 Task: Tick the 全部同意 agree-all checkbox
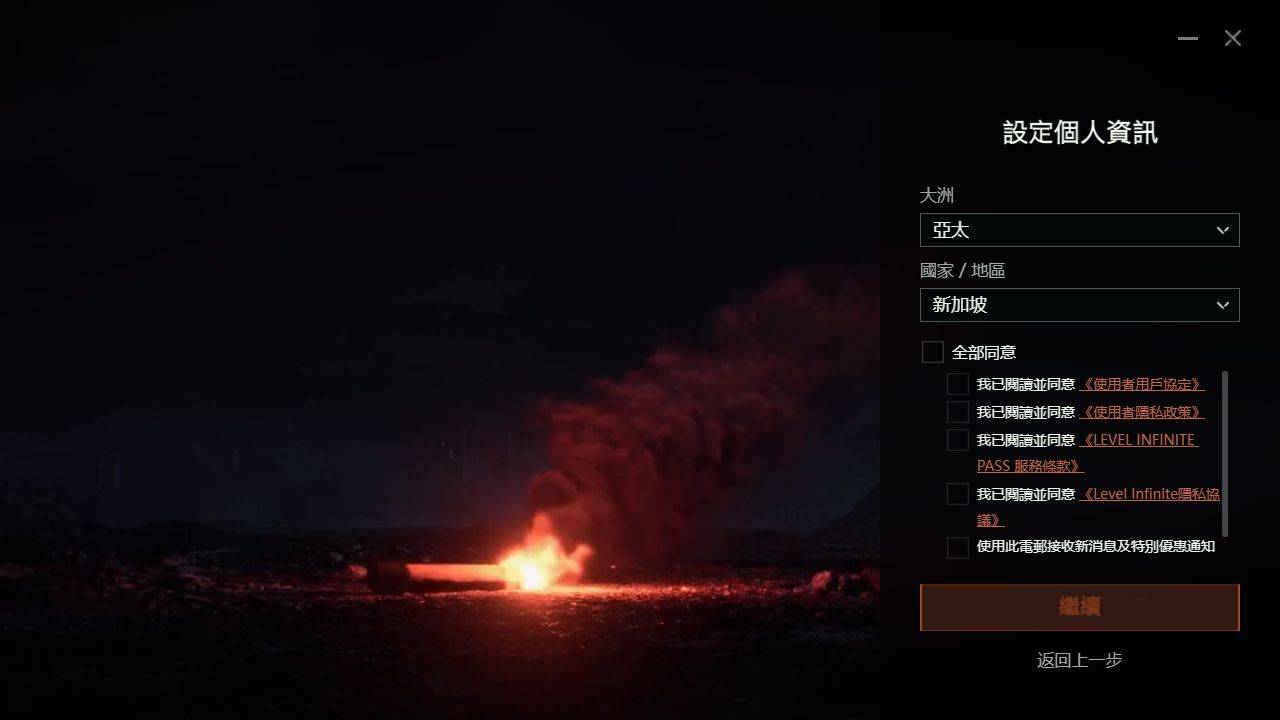[933, 352]
